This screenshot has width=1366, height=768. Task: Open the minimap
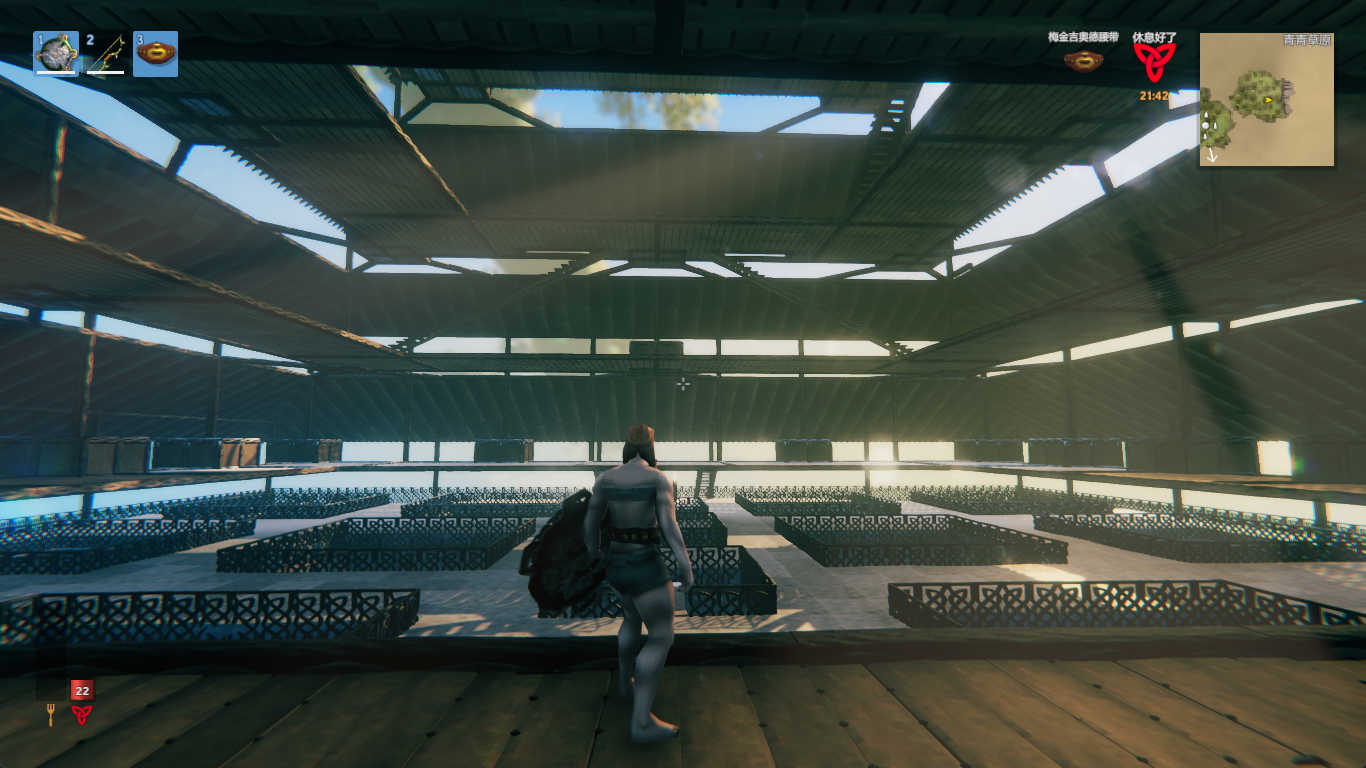[1266, 99]
